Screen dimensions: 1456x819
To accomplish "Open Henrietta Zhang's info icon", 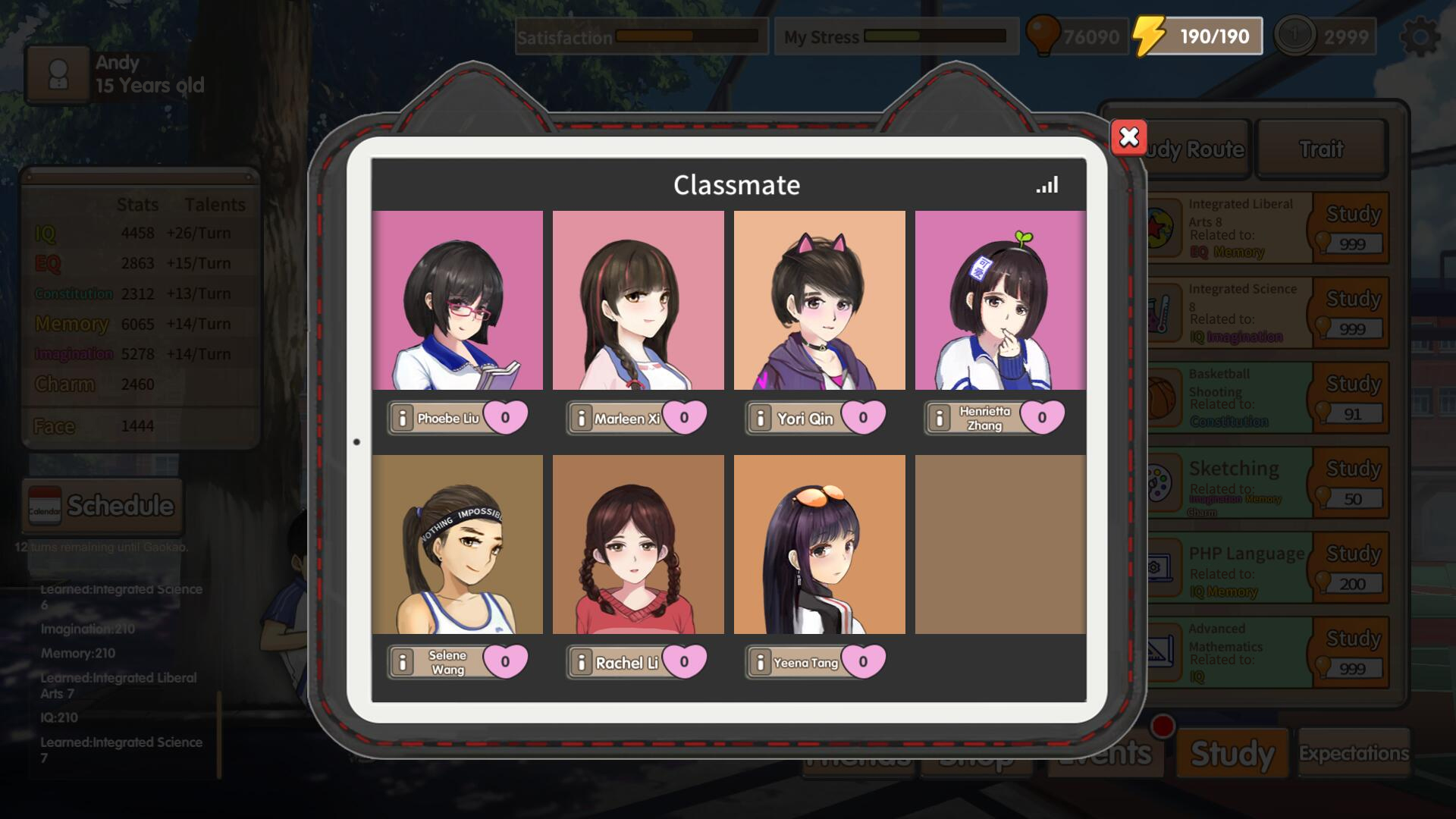I will pyautogui.click(x=940, y=418).
